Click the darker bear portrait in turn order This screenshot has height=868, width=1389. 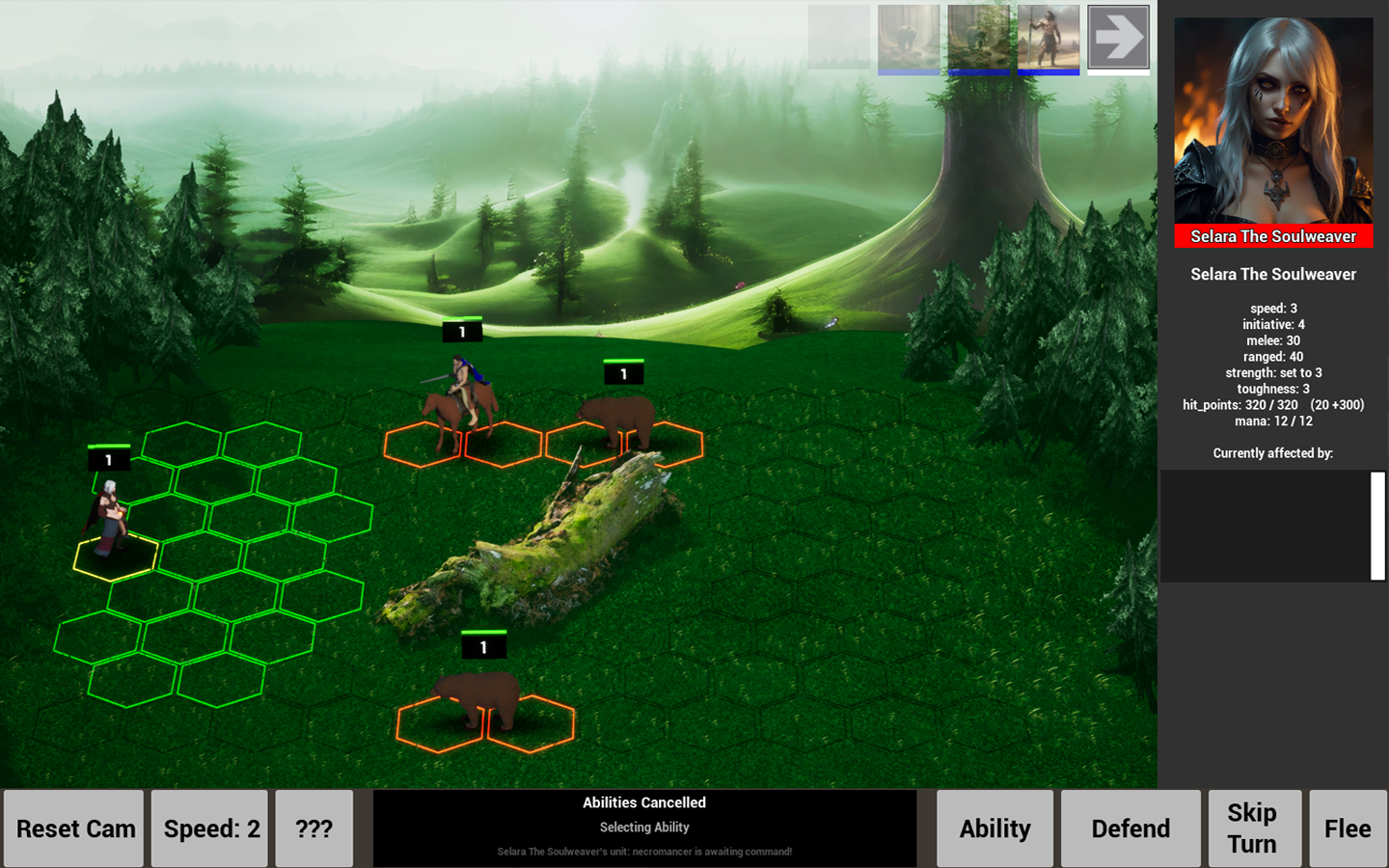click(980, 39)
